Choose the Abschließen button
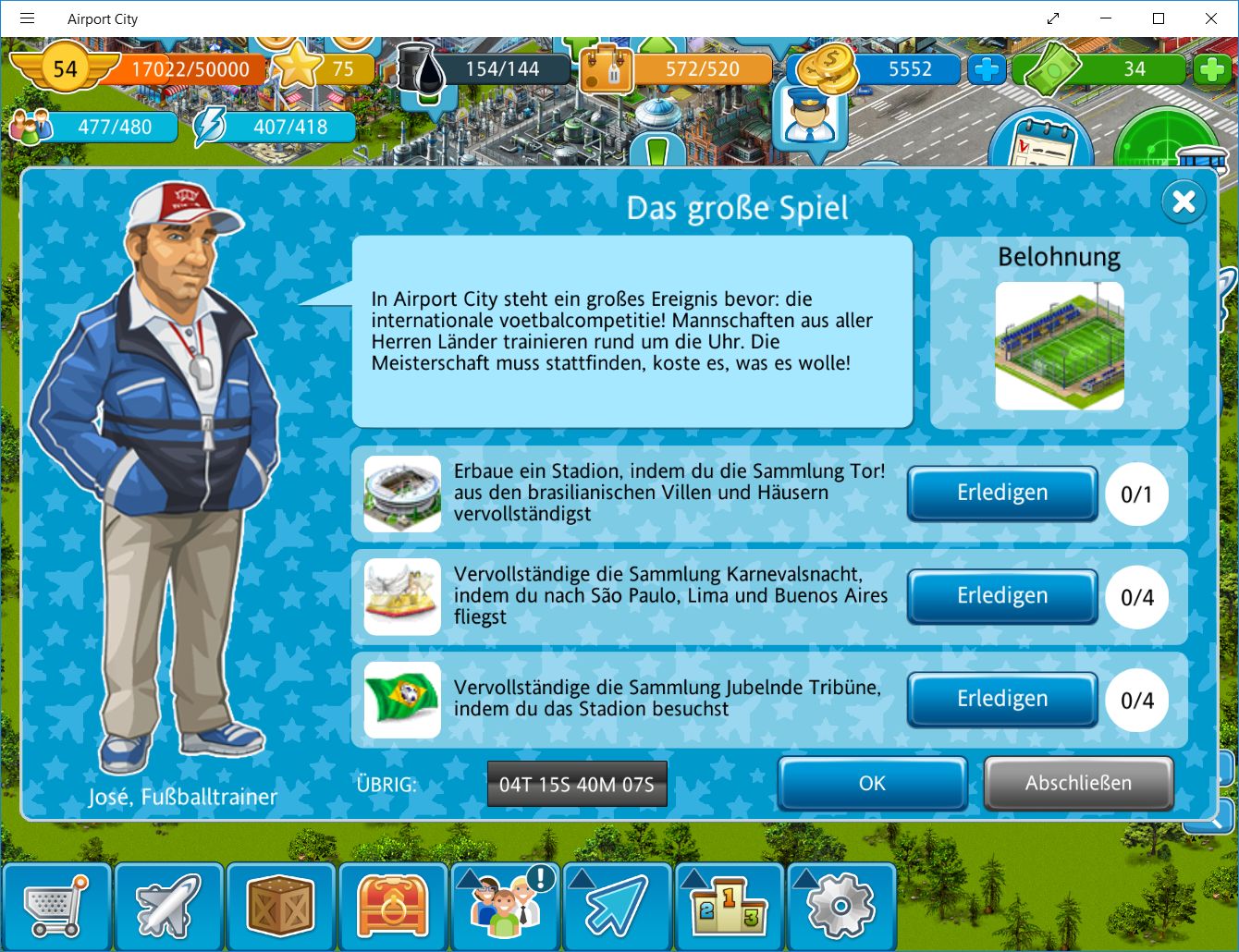This screenshot has height=952, width=1239. (1078, 784)
